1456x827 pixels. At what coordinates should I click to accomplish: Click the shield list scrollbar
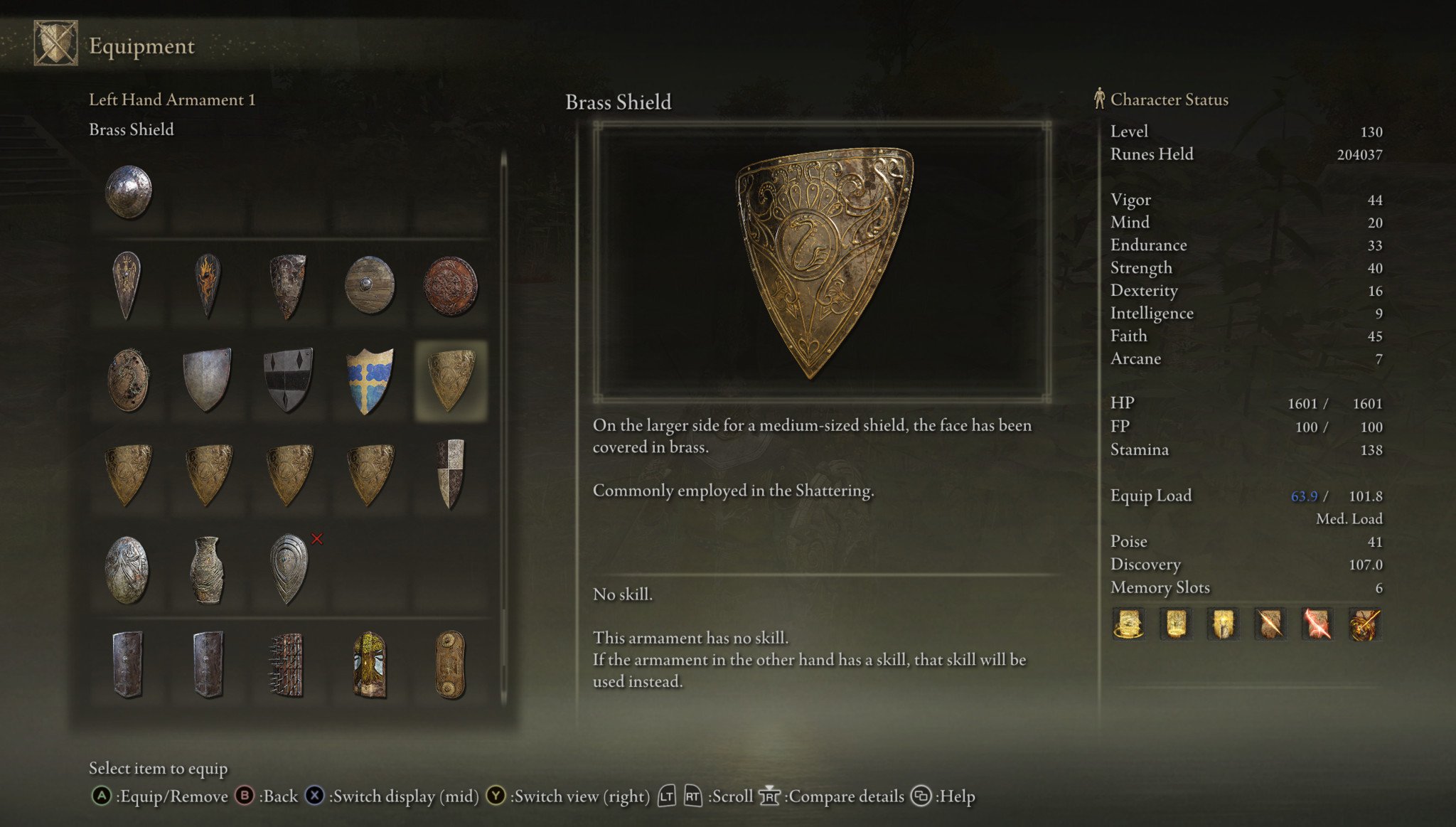503,427
